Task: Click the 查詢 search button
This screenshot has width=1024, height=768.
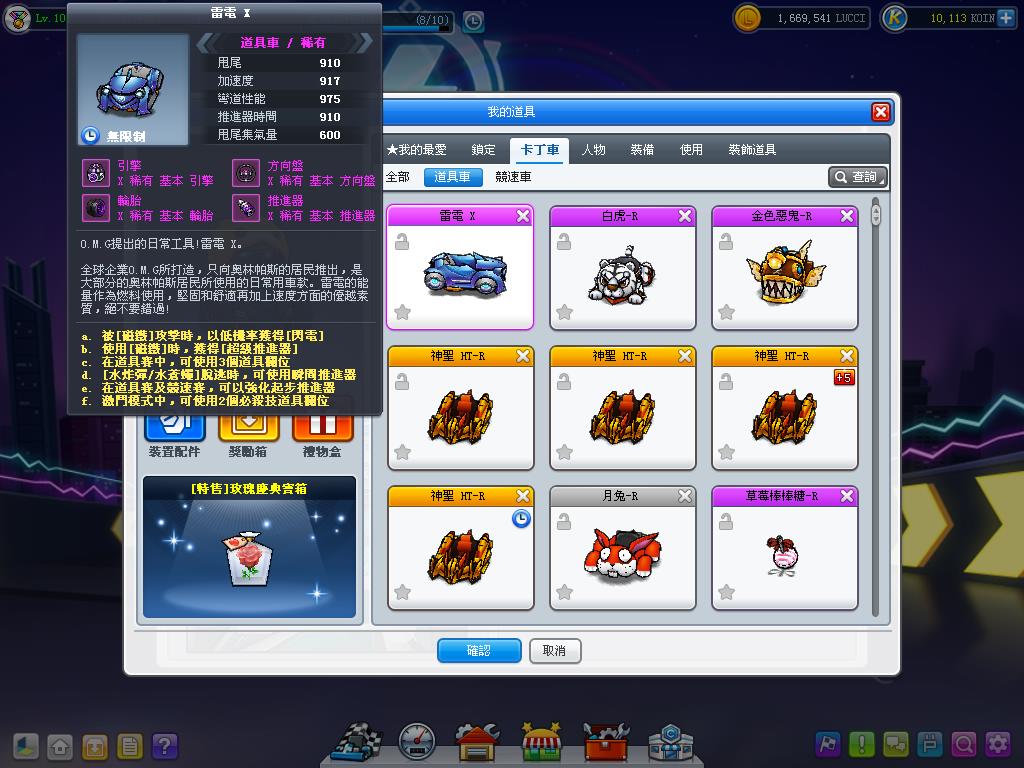Action: pos(857,177)
